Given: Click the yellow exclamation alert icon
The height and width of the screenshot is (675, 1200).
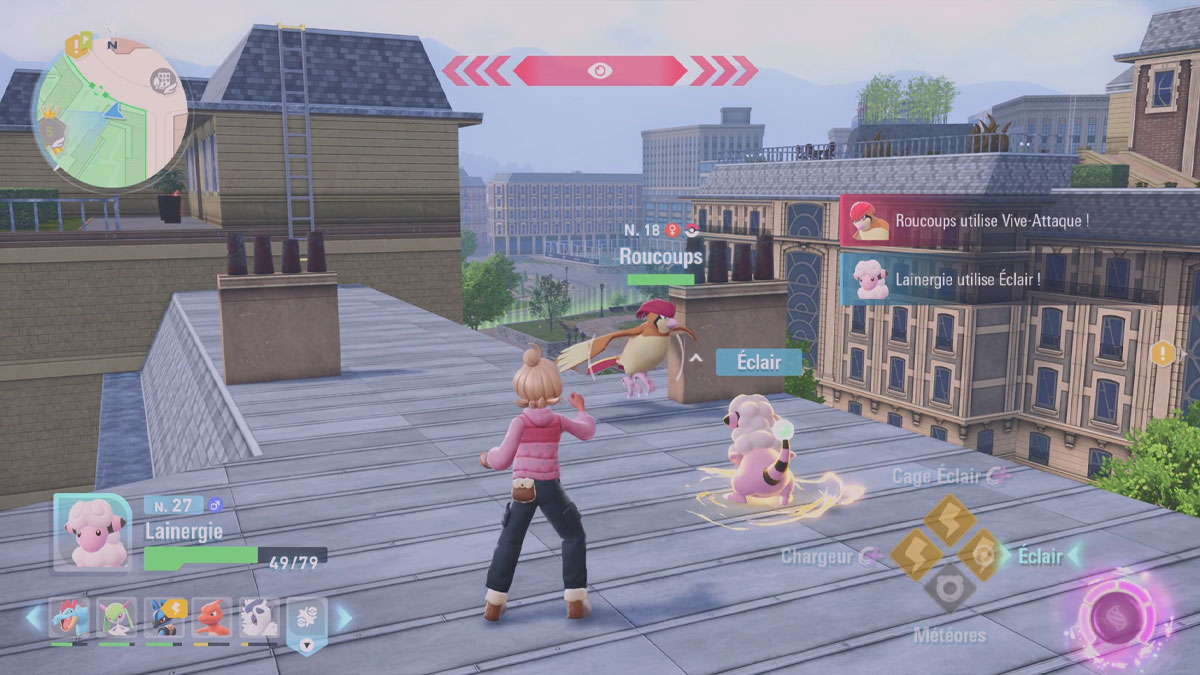Looking at the screenshot, I should click(x=1162, y=352).
